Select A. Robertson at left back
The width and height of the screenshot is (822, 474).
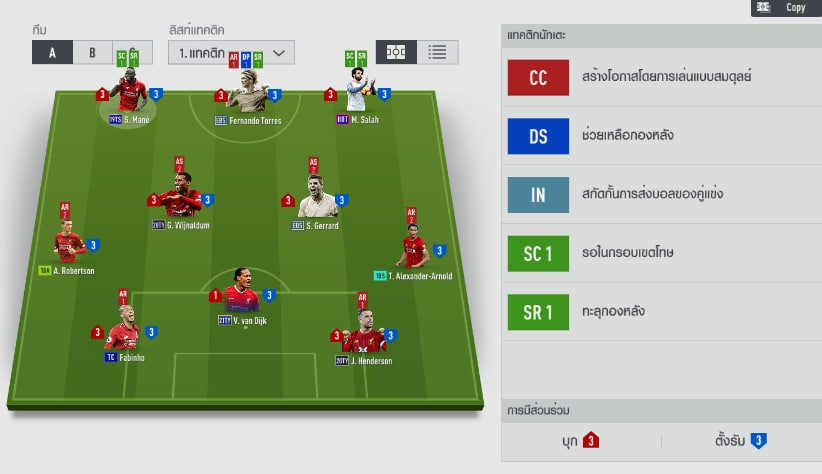(69, 248)
